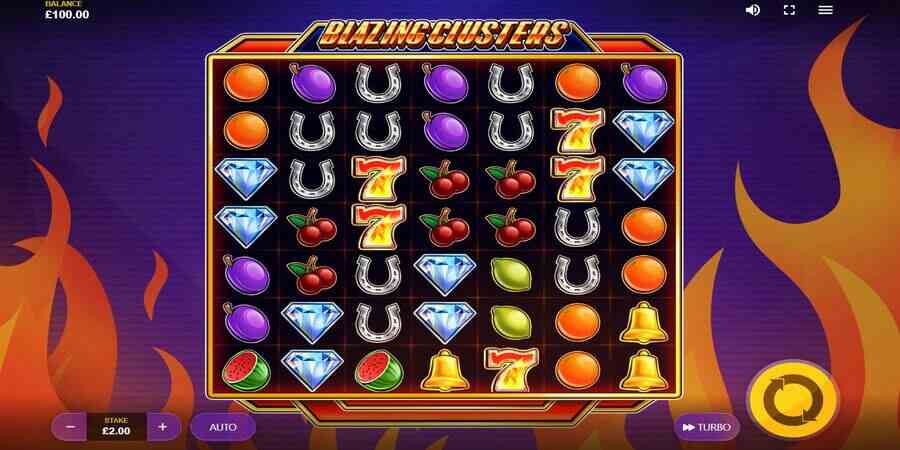
Task: Mute the game sound
Action: pos(753,10)
